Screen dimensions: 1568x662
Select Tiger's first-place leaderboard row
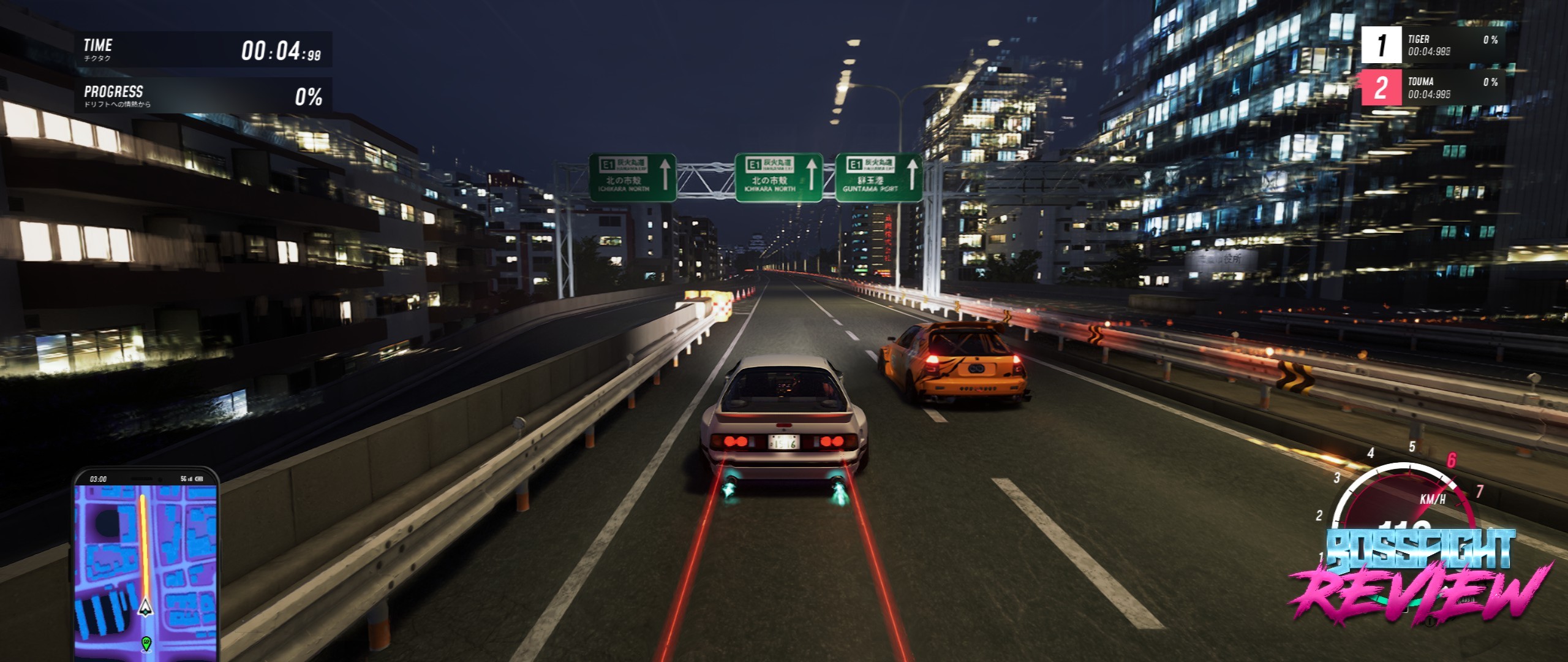pyautogui.click(x=1433, y=45)
